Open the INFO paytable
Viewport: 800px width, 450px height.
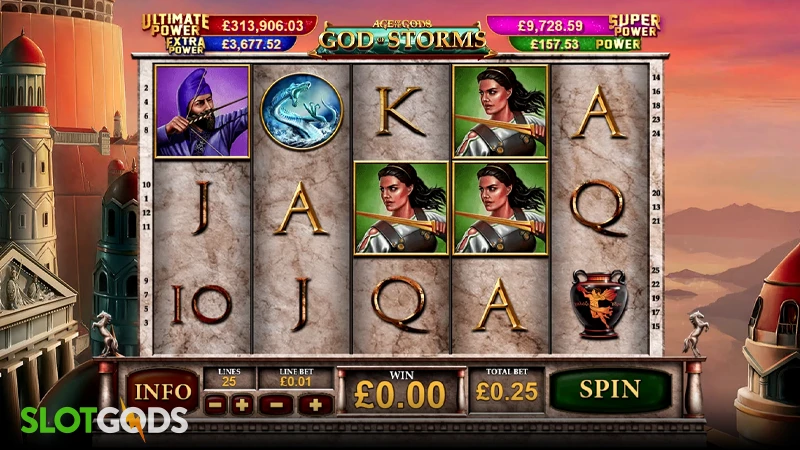click(x=161, y=390)
